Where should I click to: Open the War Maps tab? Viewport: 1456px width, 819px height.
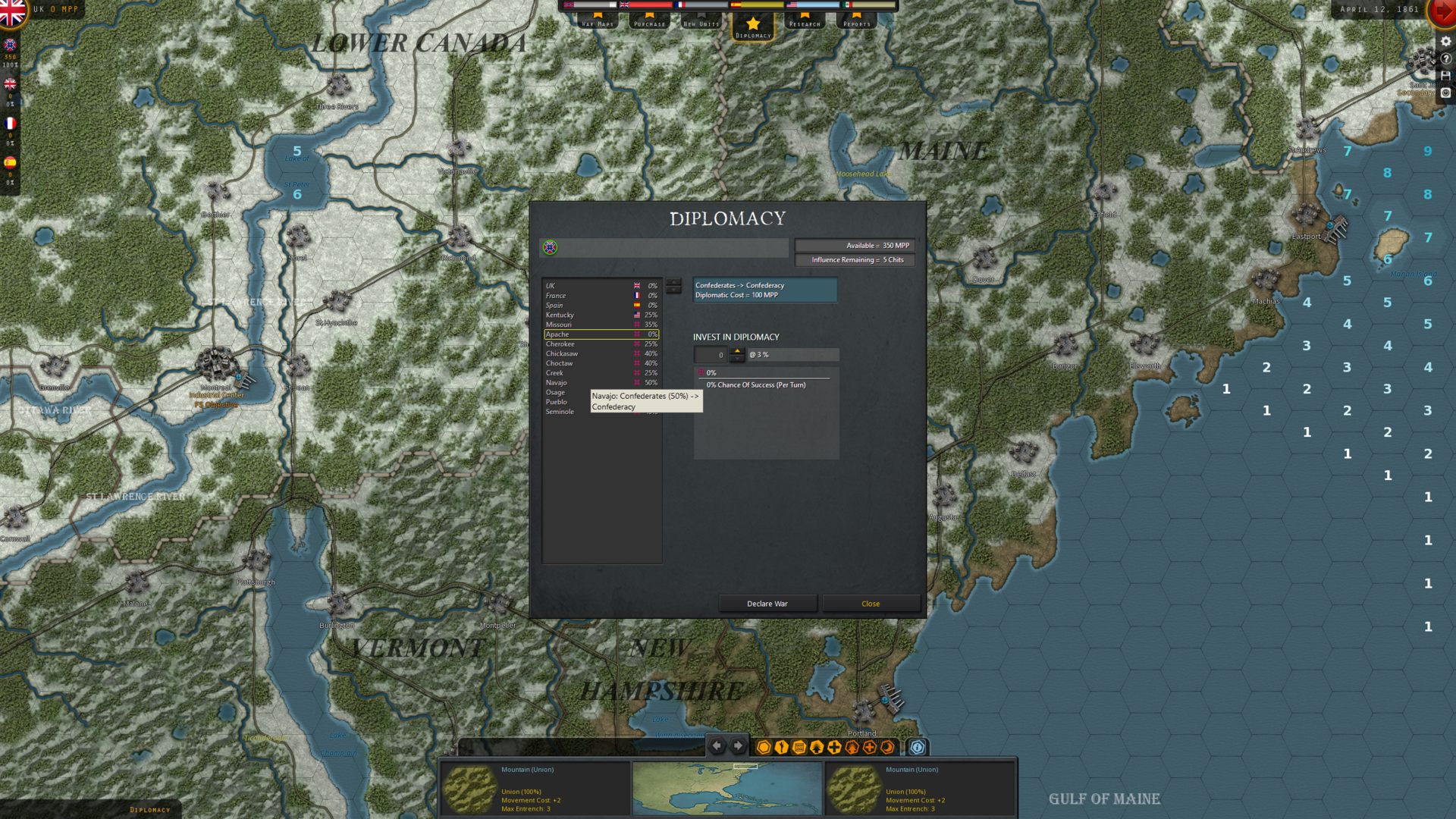598,20
